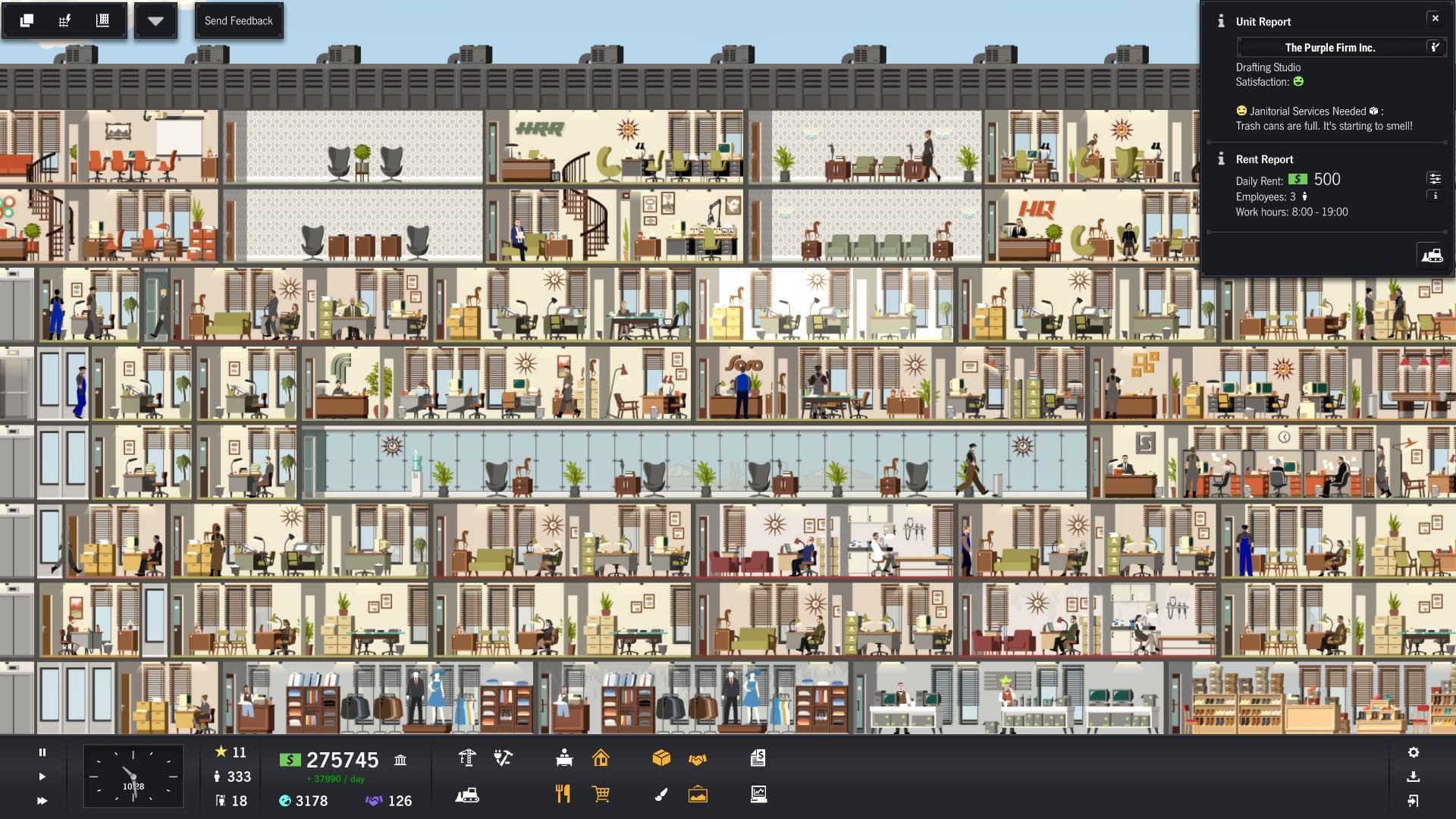This screenshot has height=819, width=1456.
Task: Select the bulldozer demolition tool
Action: (x=467, y=795)
